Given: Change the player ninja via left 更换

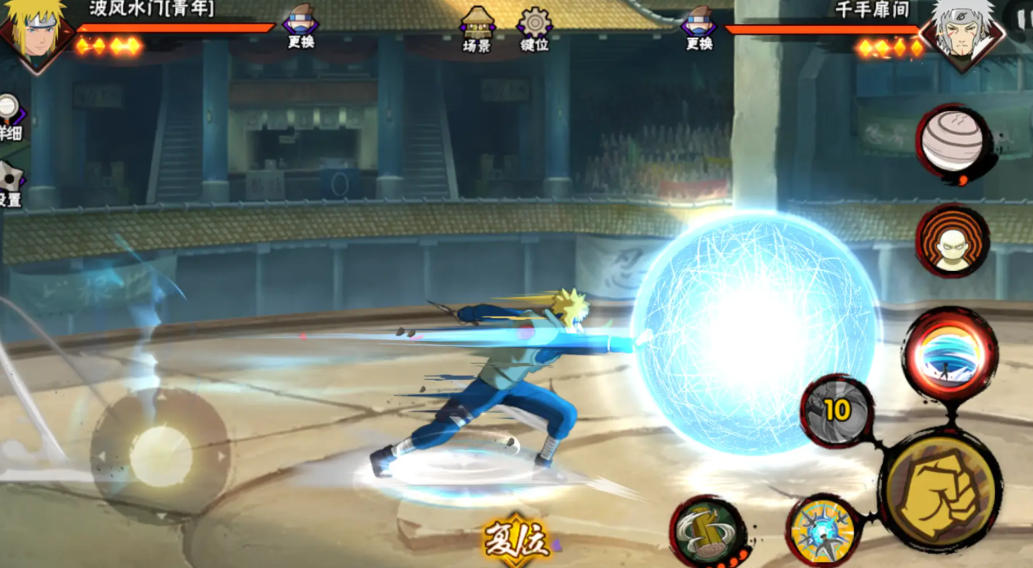Looking at the screenshot, I should tap(300, 26).
